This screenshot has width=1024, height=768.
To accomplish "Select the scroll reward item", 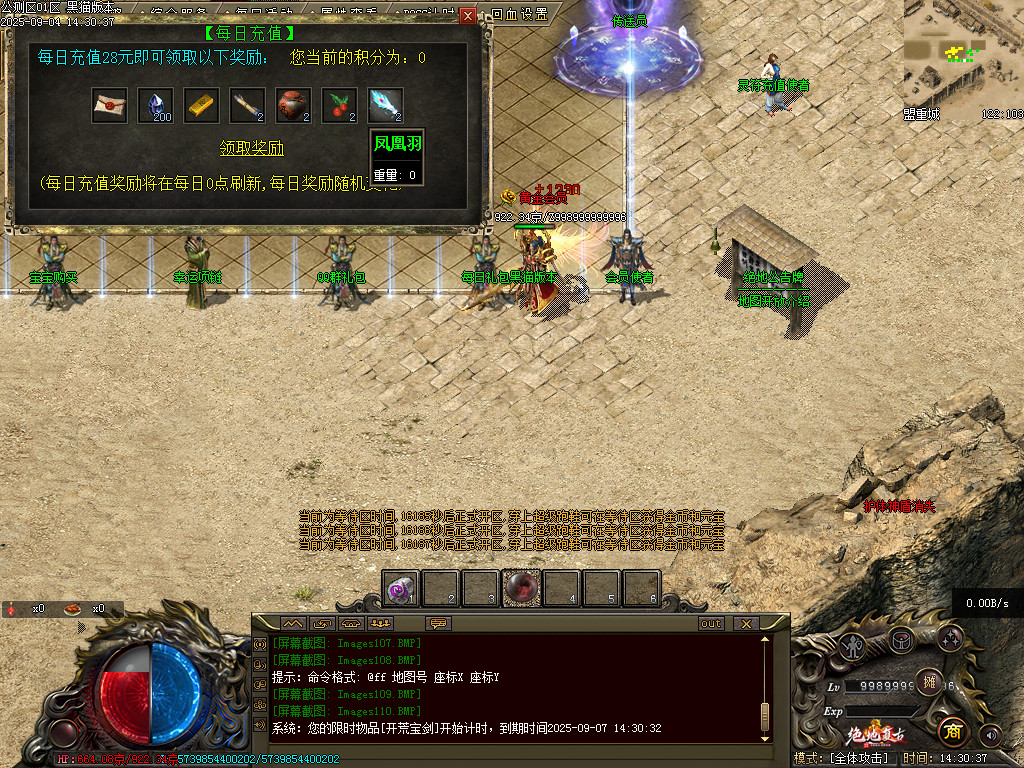I will [x=247, y=106].
